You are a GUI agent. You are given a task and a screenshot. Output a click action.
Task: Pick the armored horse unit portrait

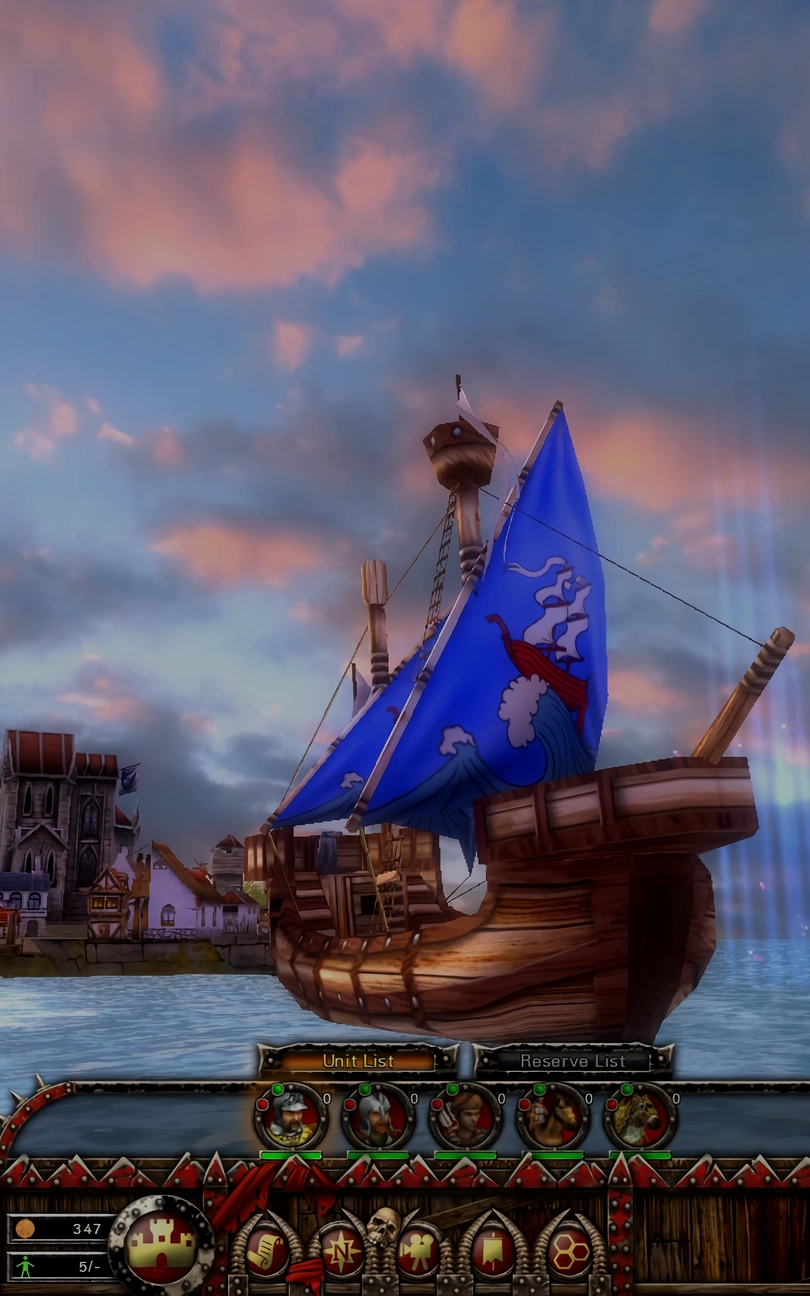point(640,1117)
